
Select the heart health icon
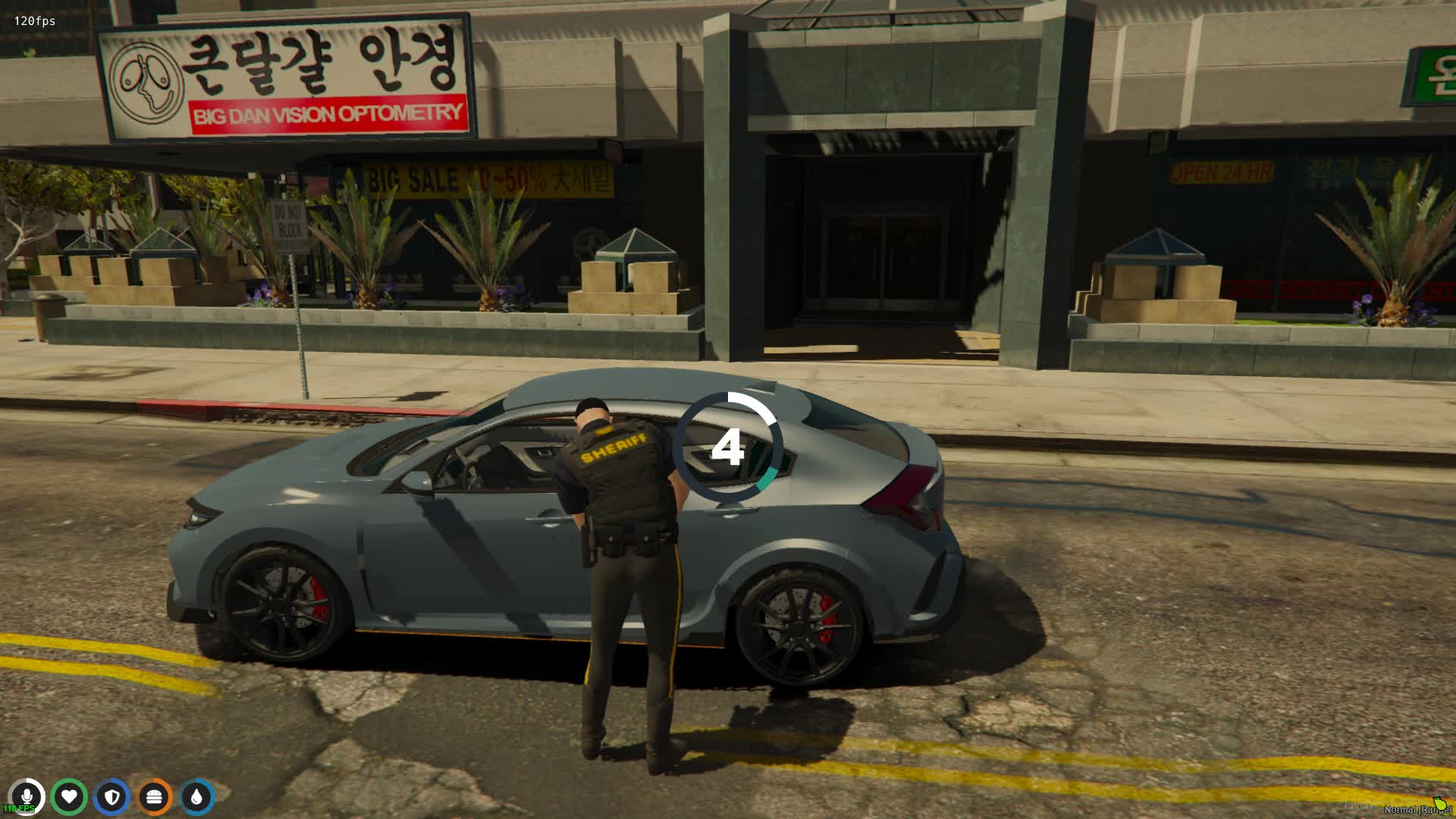click(69, 797)
